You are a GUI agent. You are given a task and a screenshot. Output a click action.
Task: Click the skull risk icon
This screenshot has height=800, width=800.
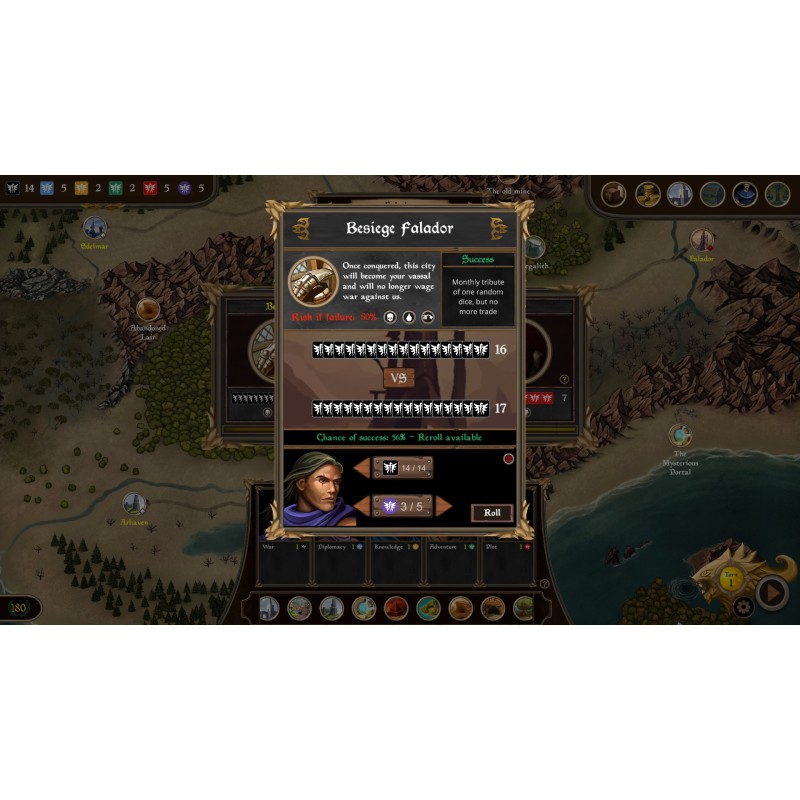point(391,317)
